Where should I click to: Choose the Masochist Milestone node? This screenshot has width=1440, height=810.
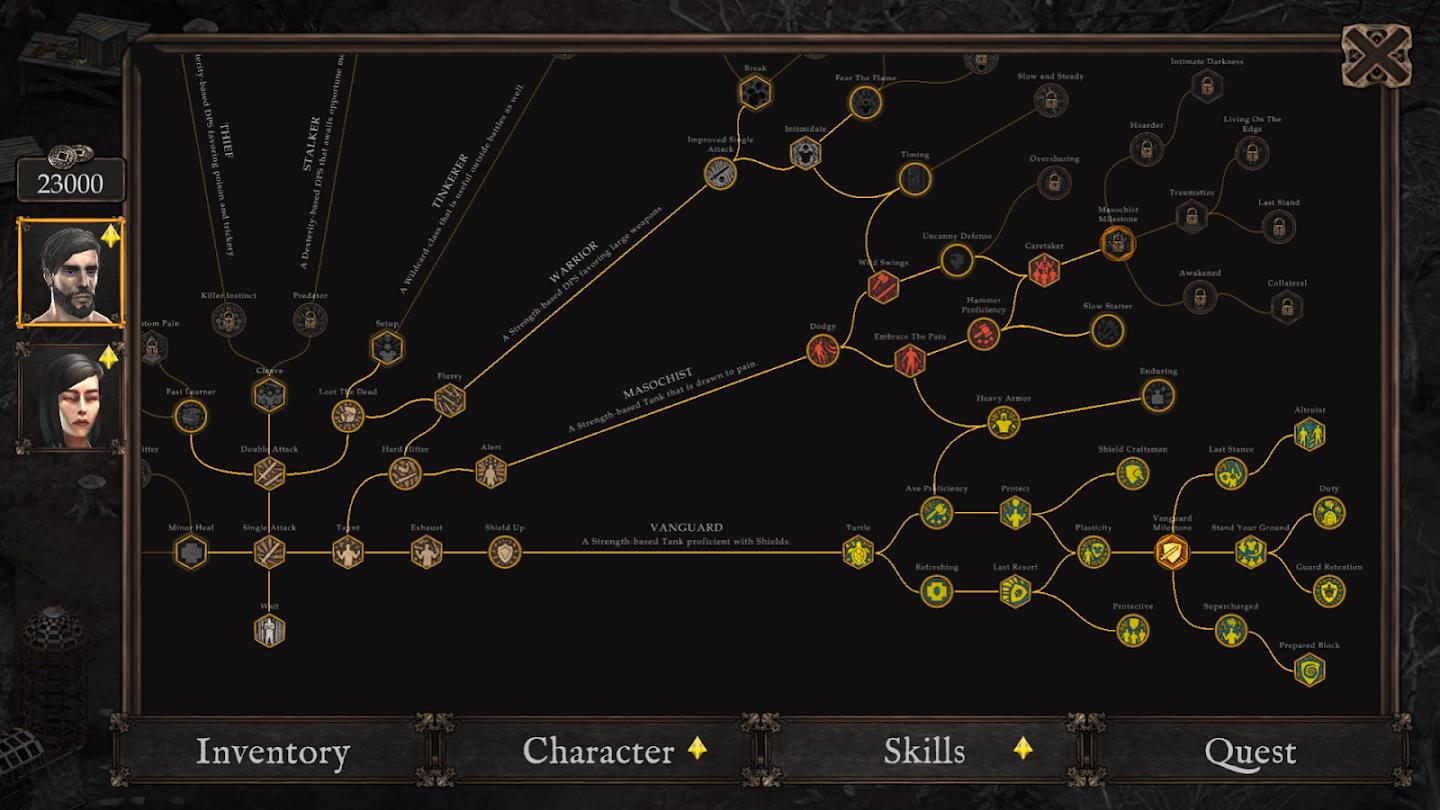click(x=1117, y=242)
